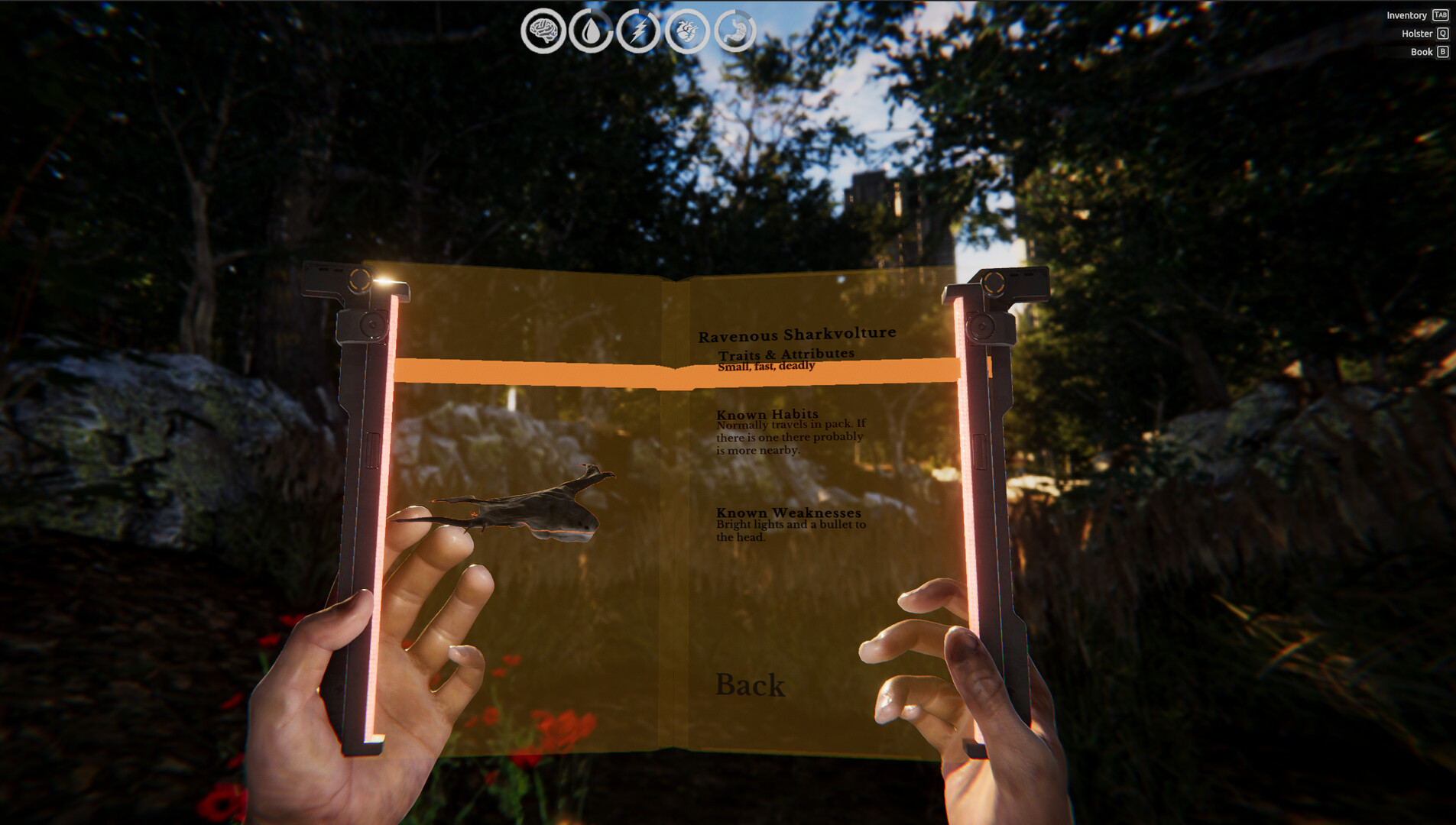
Task: Click the Book B keybind icon
Action: tap(1442, 51)
